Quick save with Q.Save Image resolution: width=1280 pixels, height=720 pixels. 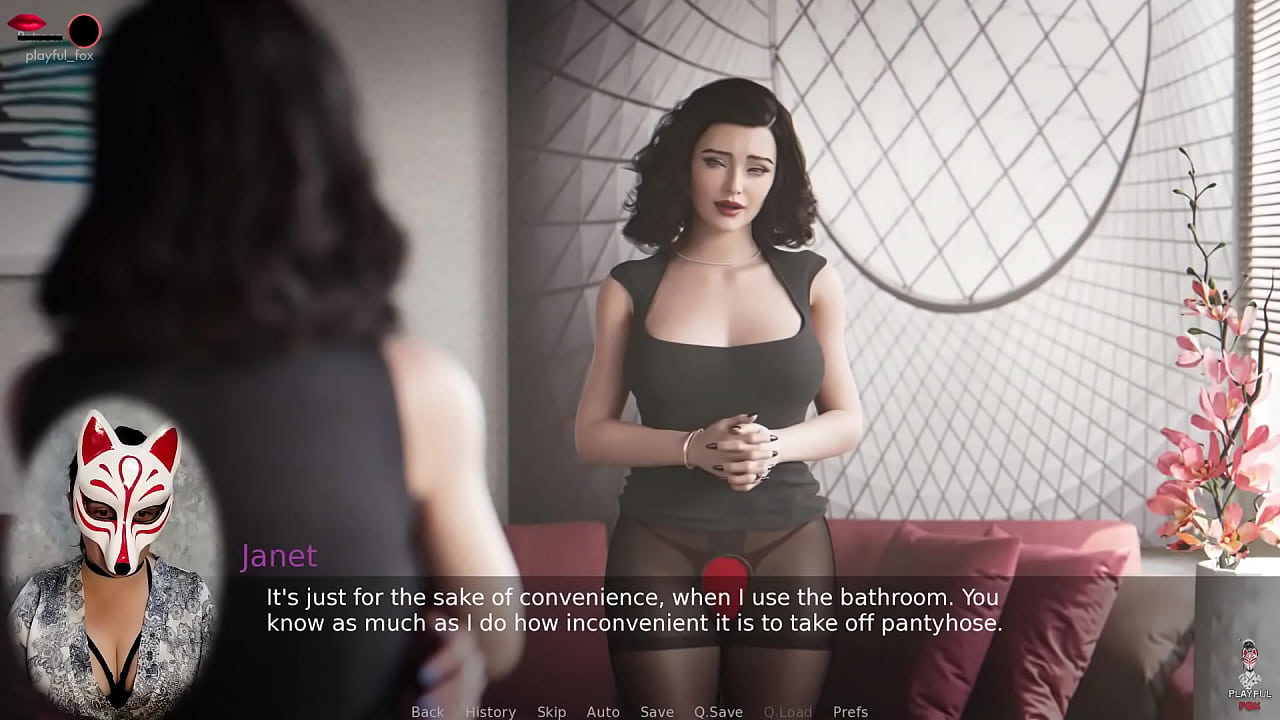(x=718, y=712)
